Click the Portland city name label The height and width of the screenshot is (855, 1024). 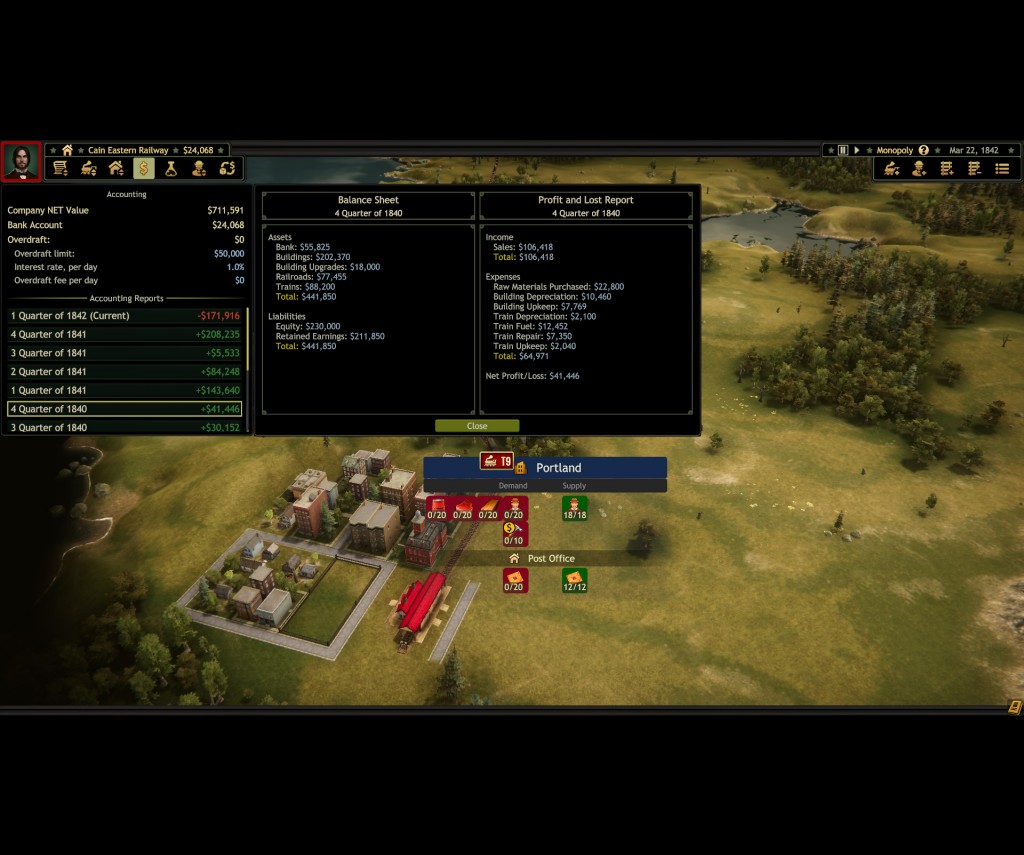tap(558, 468)
